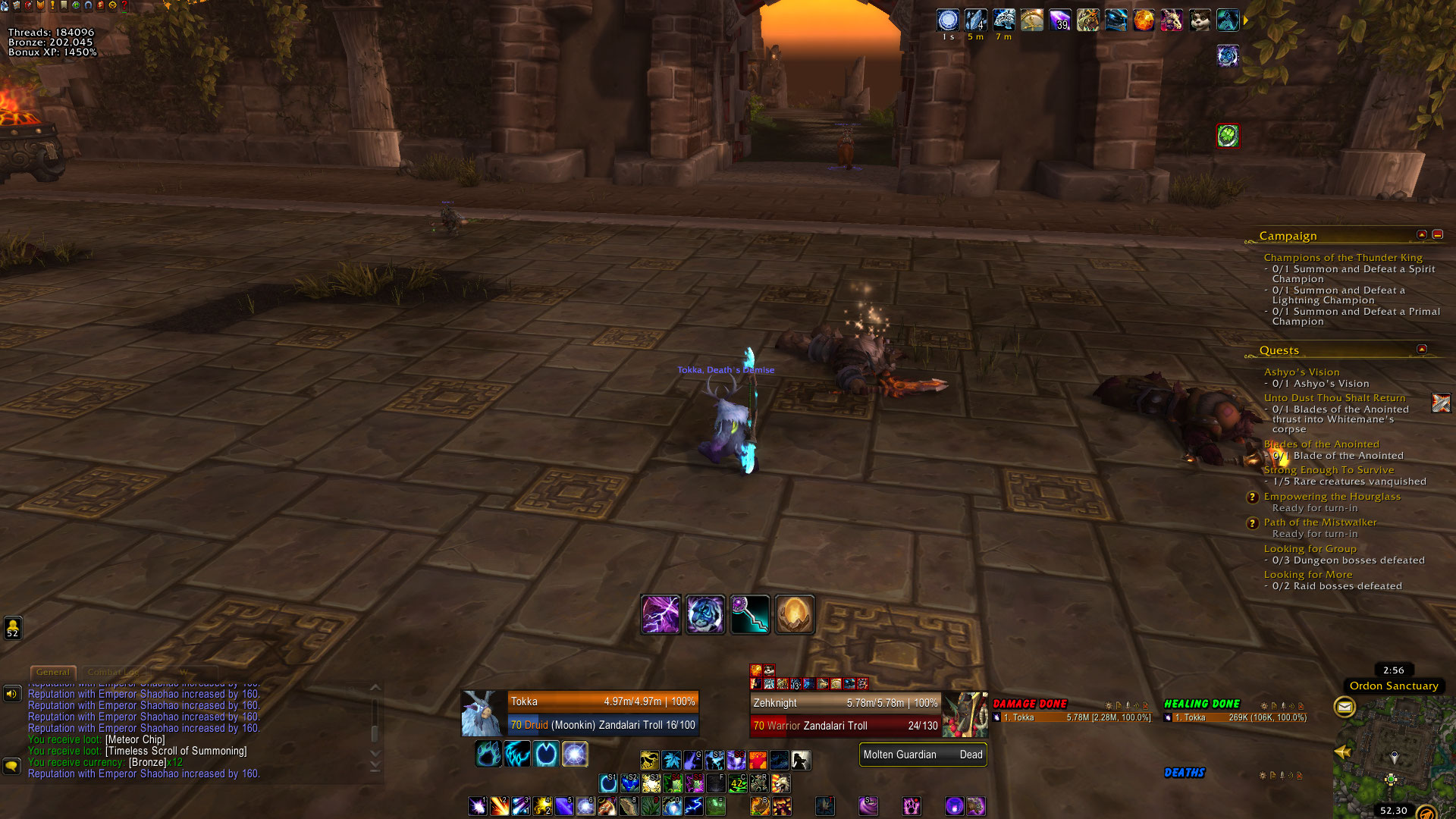This screenshot has width=1456, height=819.
Task: Use the golden egg ability
Action: tap(795, 614)
